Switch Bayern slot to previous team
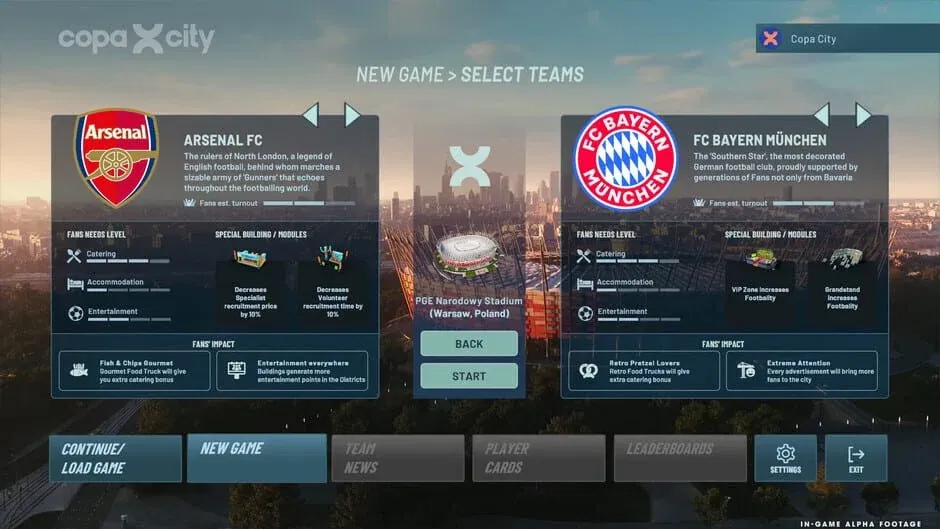 (x=821, y=114)
